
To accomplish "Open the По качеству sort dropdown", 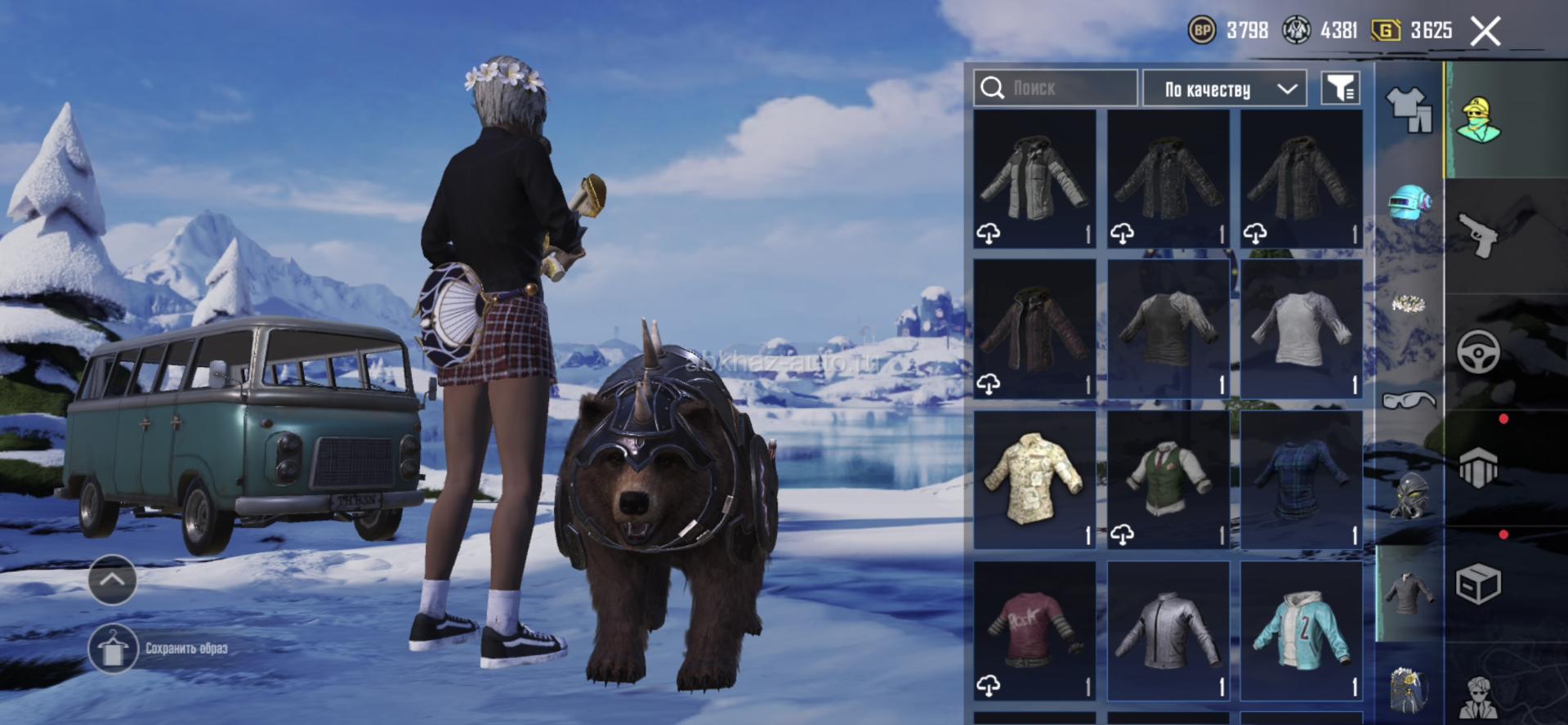I will click(1224, 88).
